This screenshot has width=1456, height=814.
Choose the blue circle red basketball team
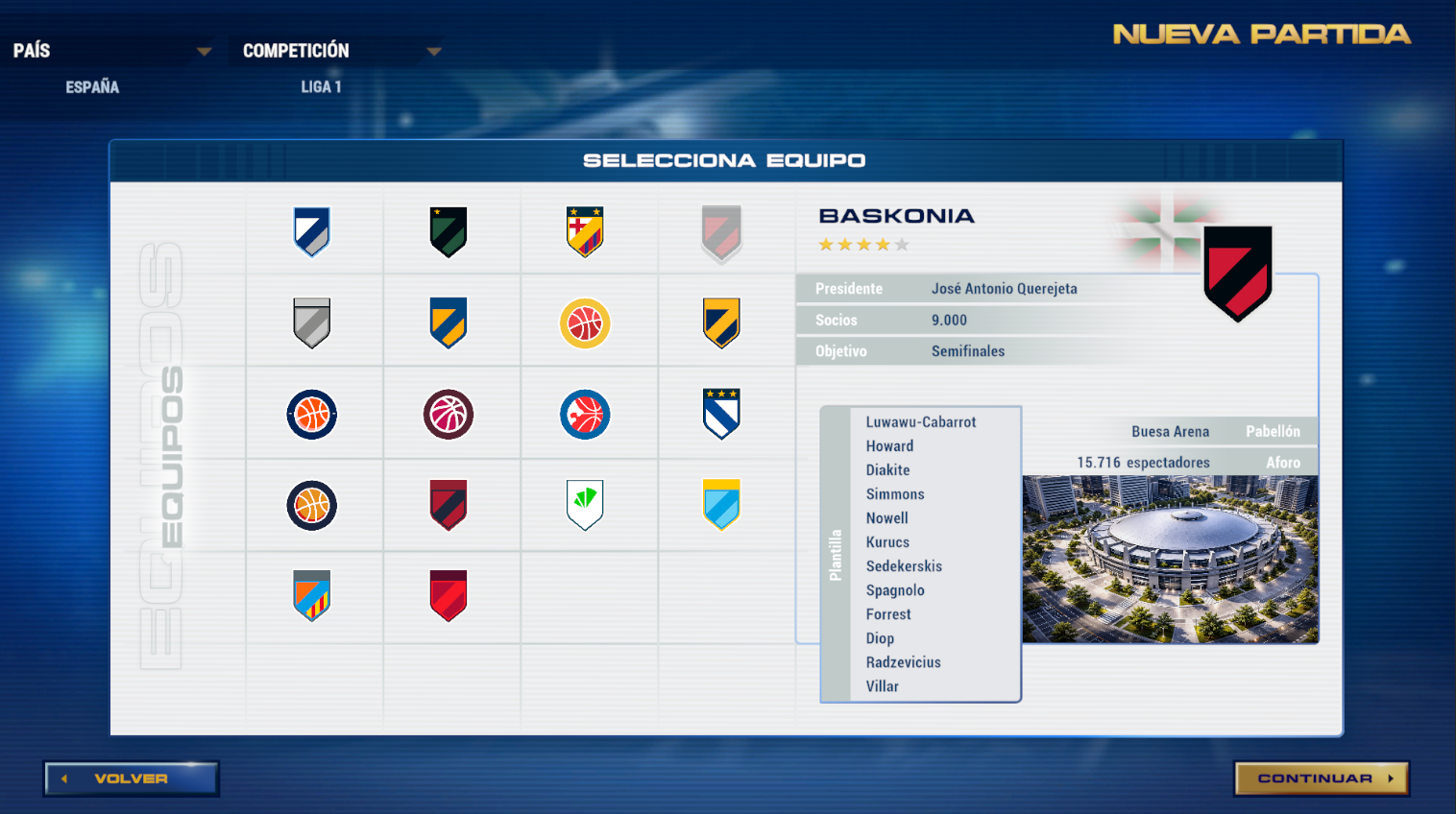click(585, 415)
